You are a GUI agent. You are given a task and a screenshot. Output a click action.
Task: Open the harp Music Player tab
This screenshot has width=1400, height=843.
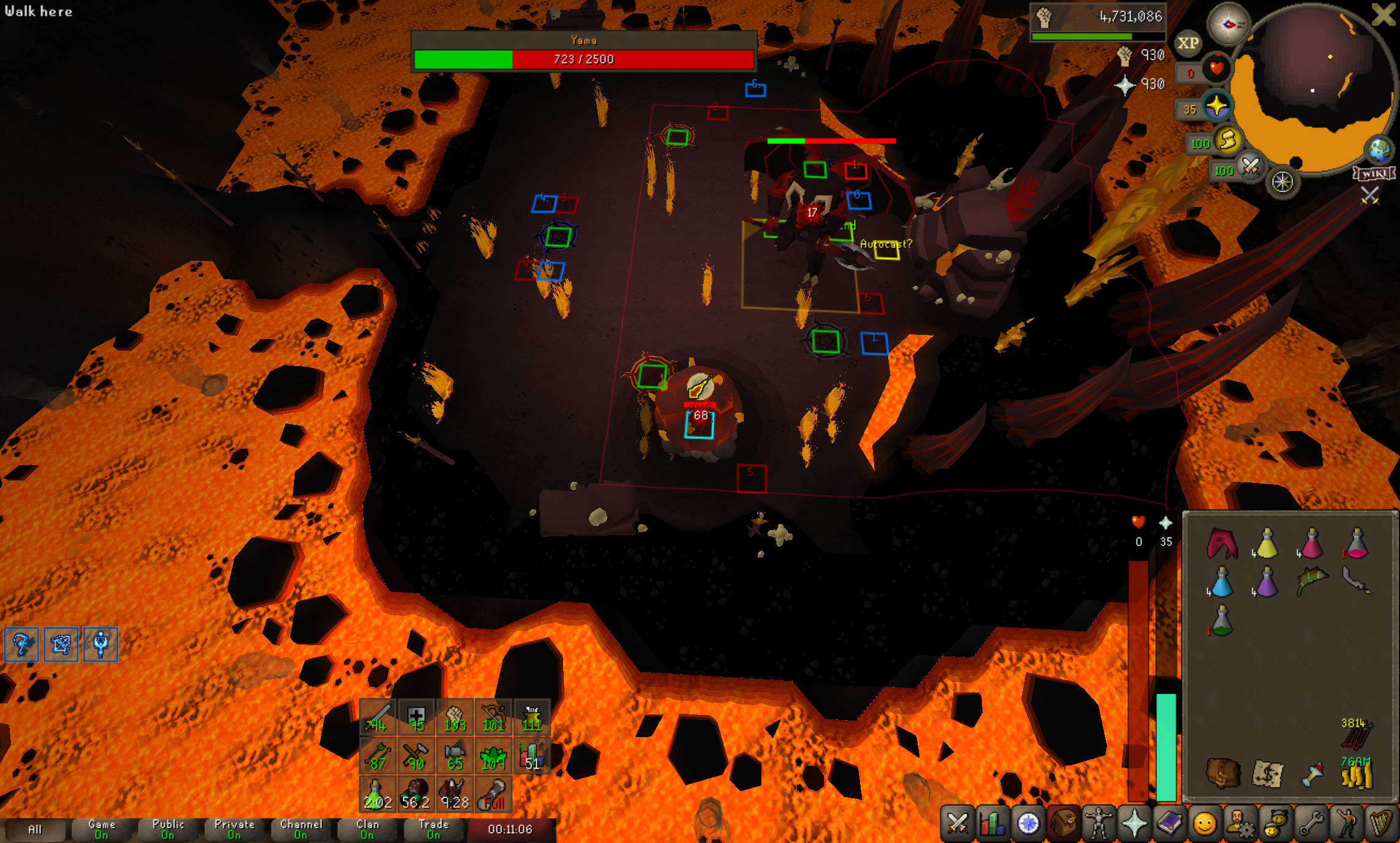coord(1381,823)
